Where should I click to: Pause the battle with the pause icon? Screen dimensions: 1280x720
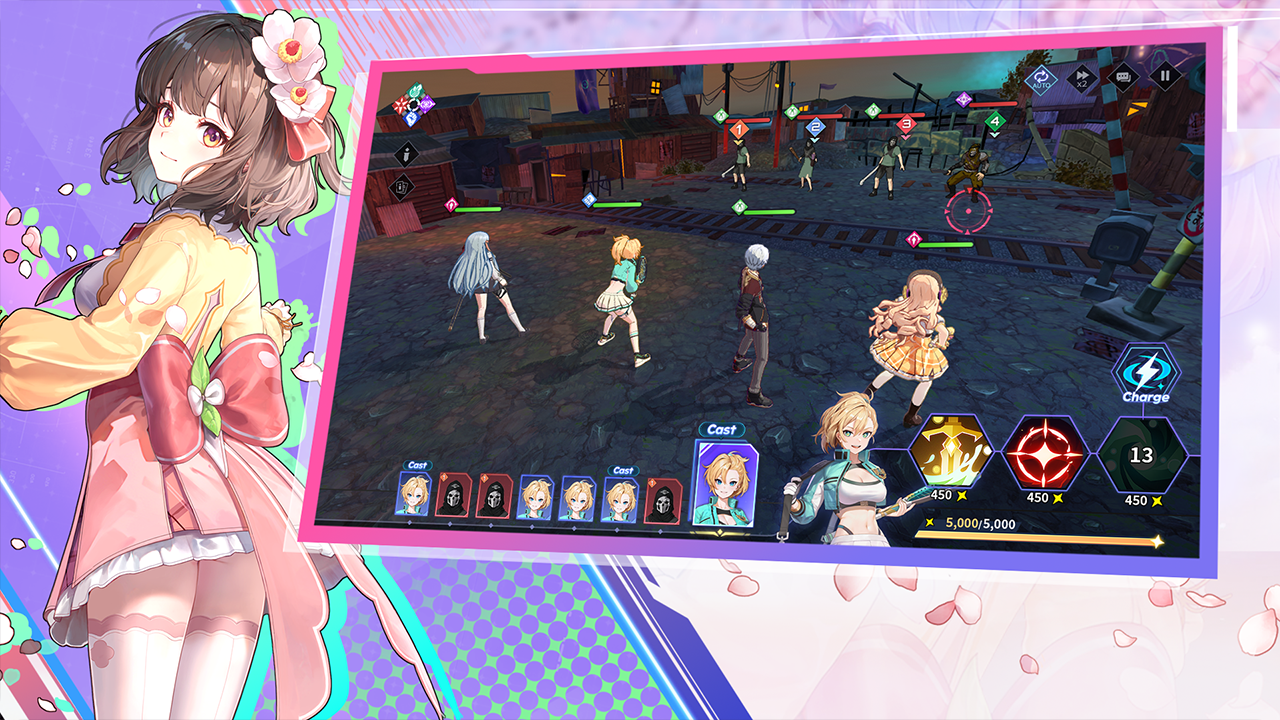pyautogui.click(x=1164, y=76)
